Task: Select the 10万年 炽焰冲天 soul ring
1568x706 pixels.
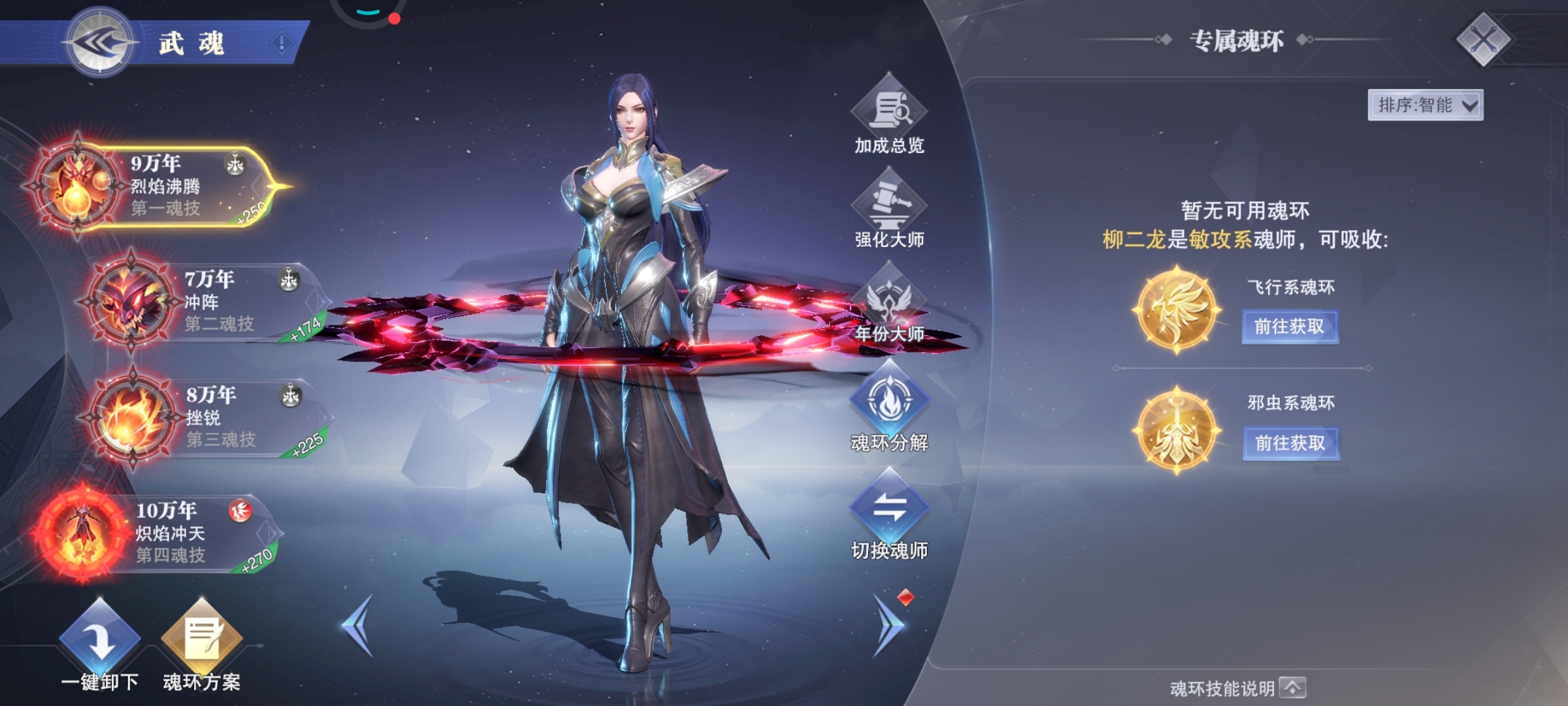Action: 163,533
